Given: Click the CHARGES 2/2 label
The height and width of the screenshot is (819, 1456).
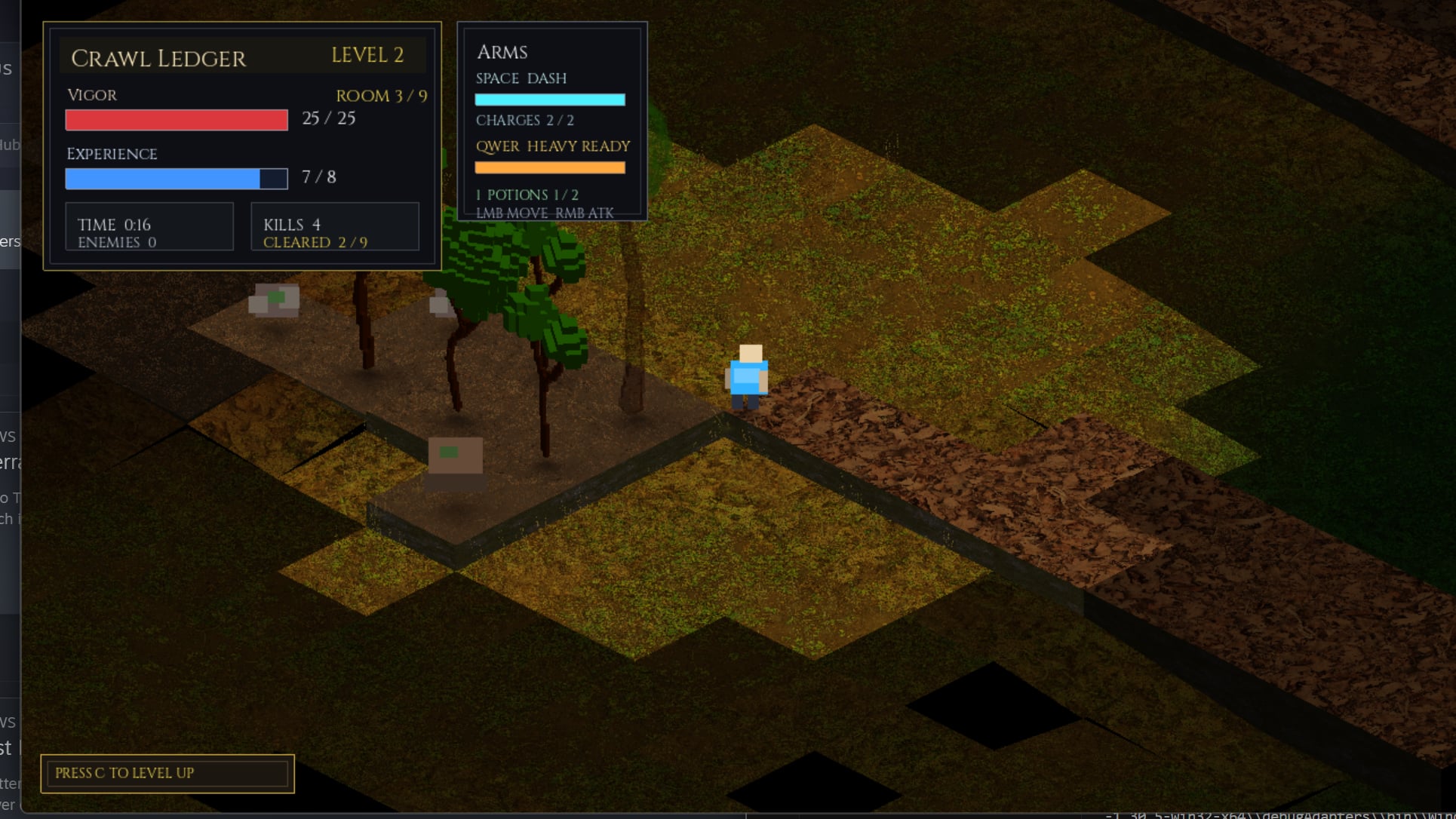Looking at the screenshot, I should point(524,119).
